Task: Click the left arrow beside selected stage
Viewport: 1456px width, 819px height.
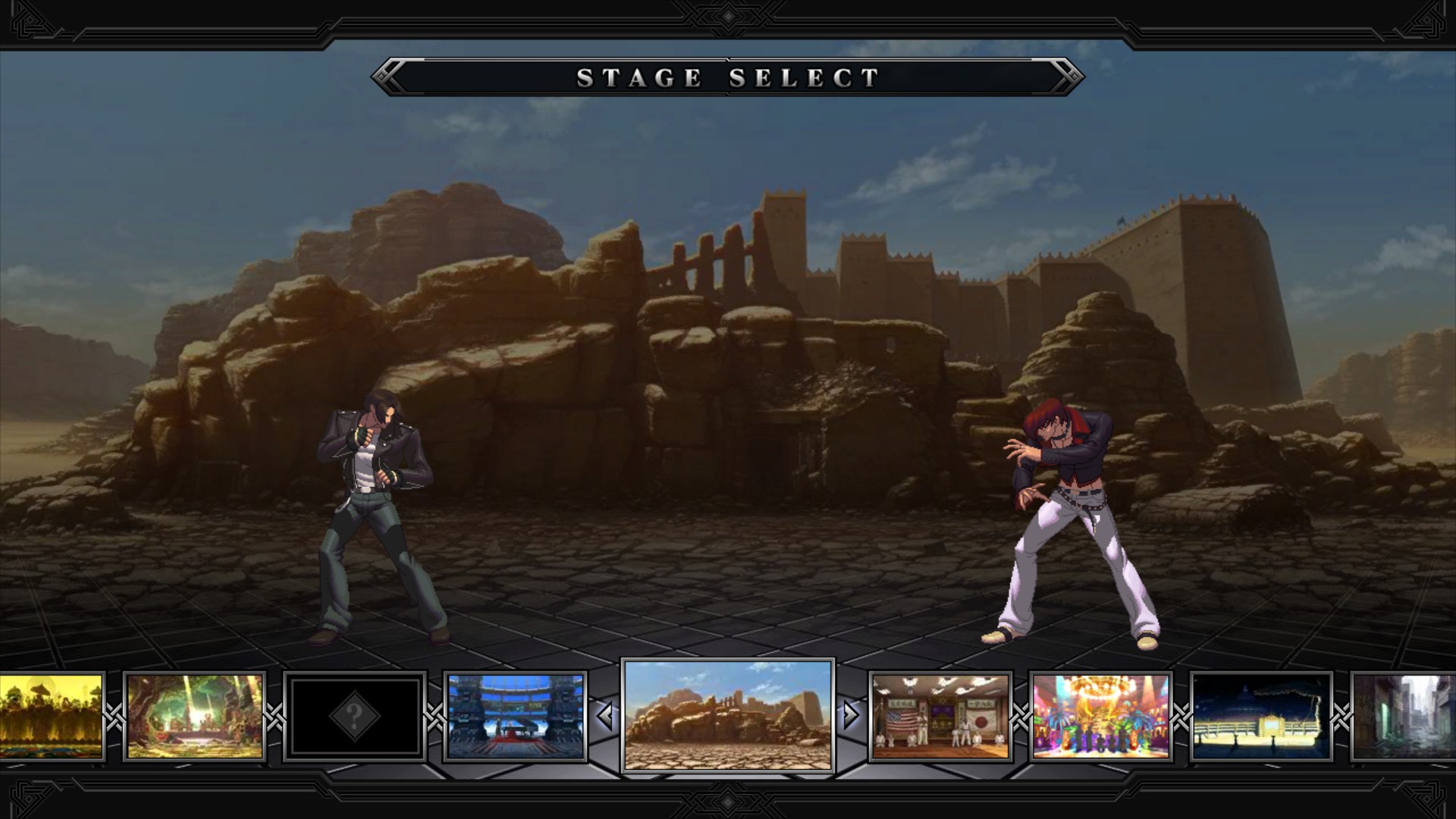Action: point(605,715)
